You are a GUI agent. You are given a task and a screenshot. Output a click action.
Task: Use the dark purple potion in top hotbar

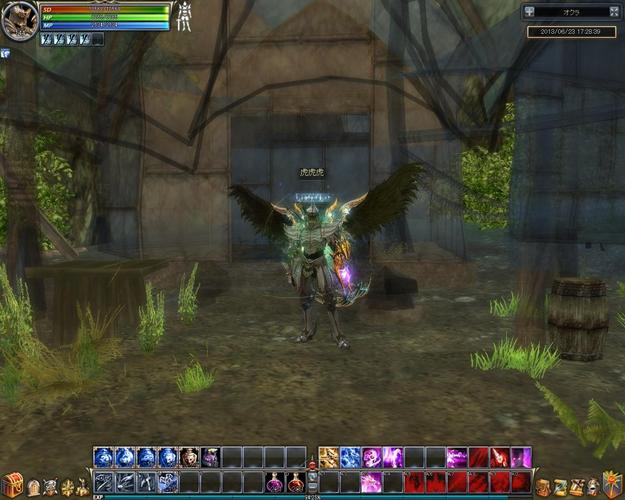point(210,458)
